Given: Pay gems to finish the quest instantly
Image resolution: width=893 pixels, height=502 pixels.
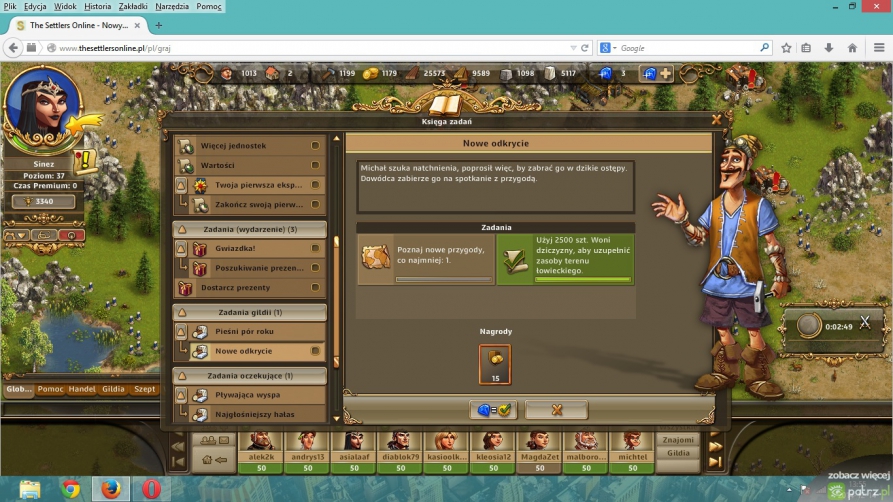Looking at the screenshot, I should (x=493, y=409).
